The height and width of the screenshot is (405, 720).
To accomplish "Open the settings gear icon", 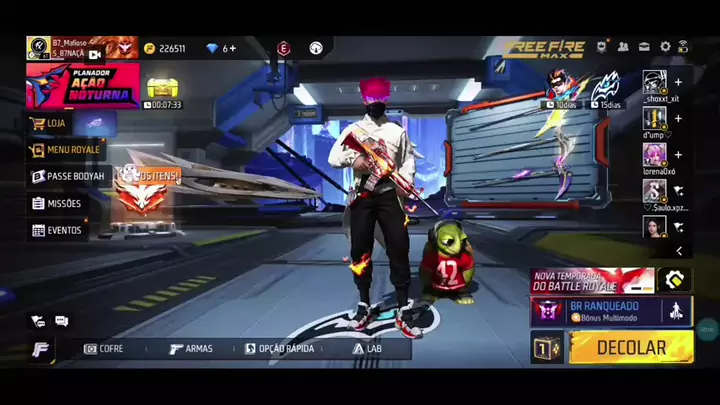I will pos(665,47).
